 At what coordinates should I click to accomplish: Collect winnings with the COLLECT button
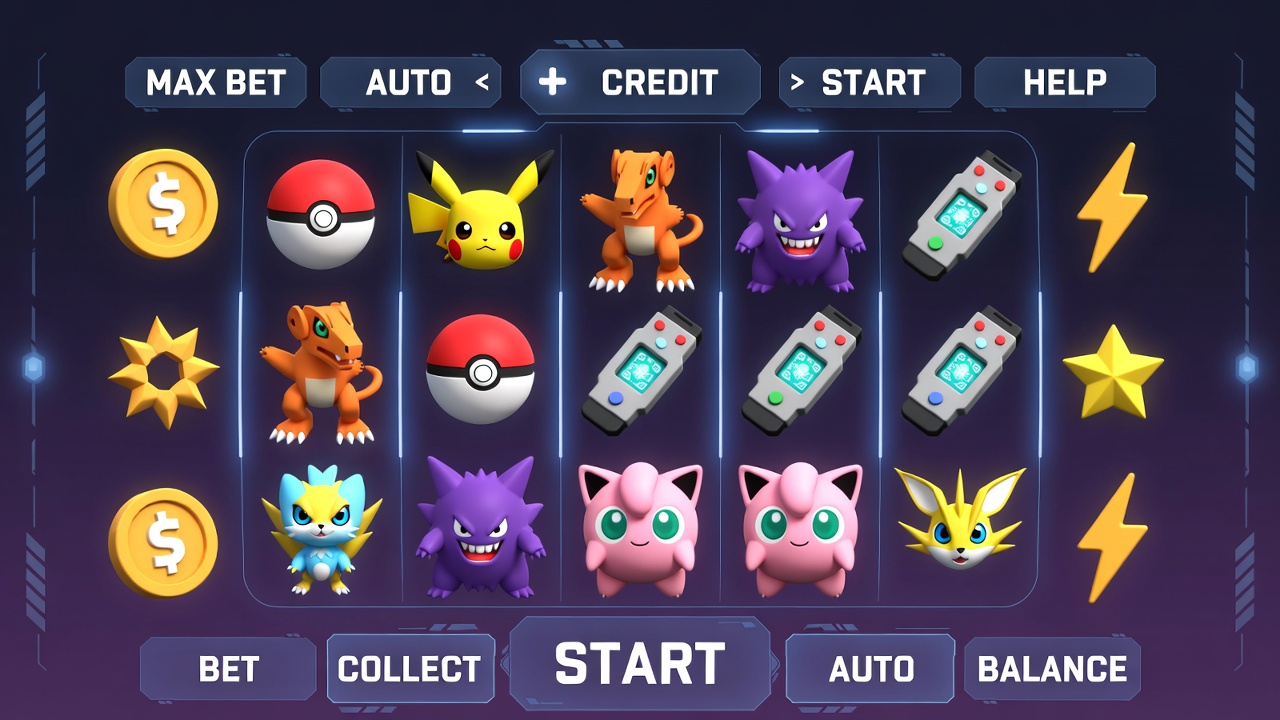pyautogui.click(x=410, y=669)
